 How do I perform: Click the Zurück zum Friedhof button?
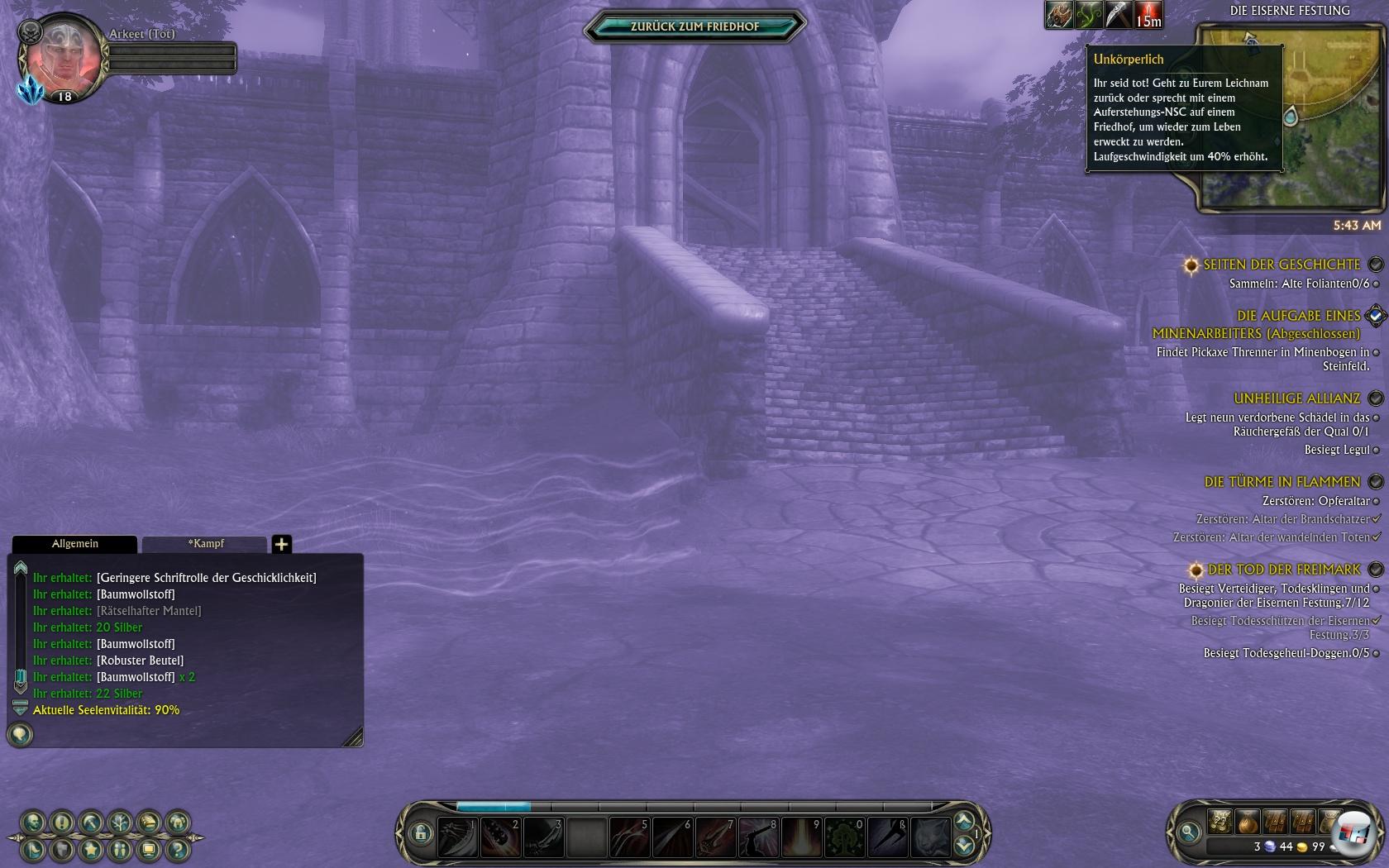pyautogui.click(x=694, y=26)
